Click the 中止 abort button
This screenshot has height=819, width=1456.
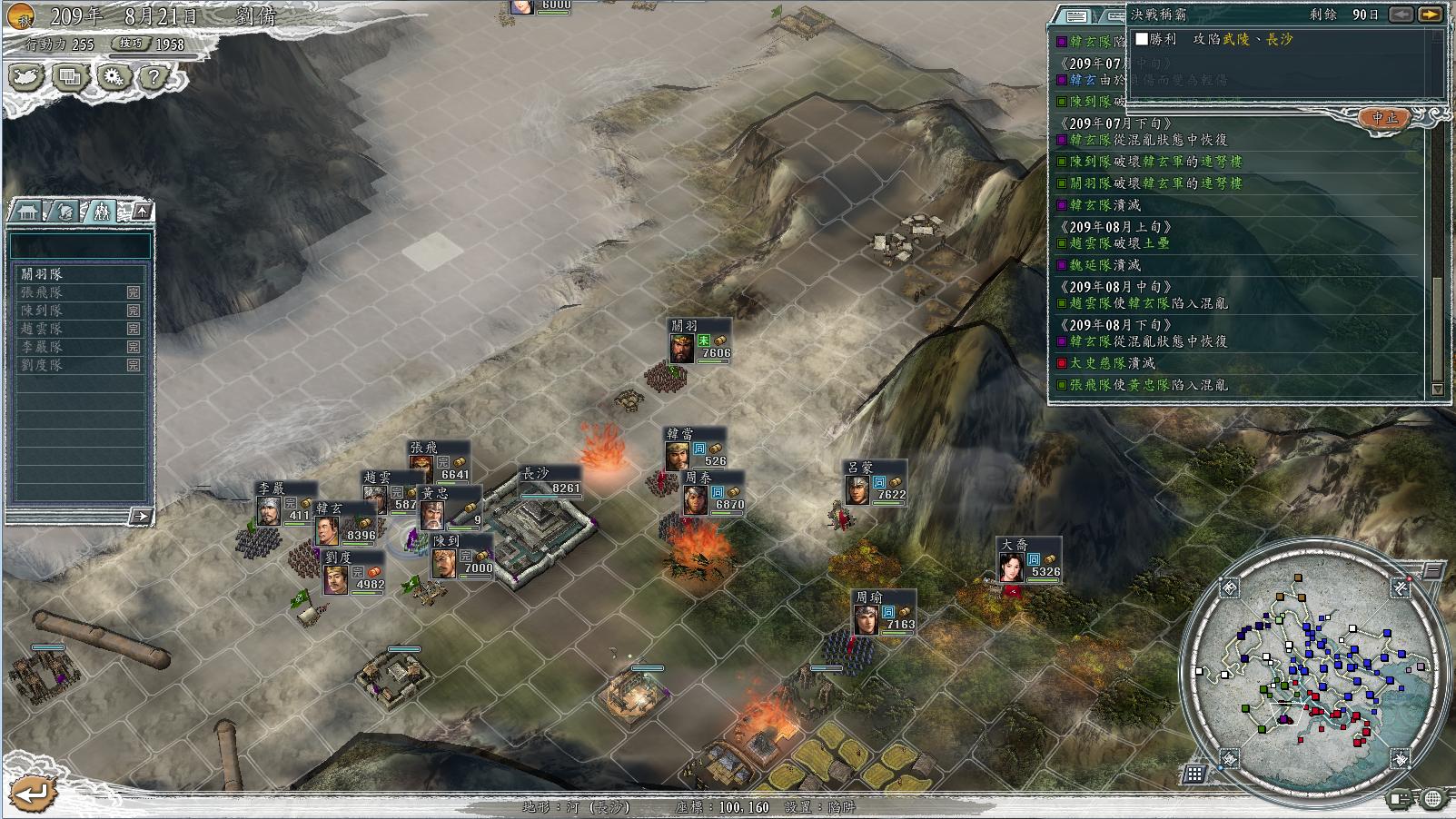point(1384,118)
